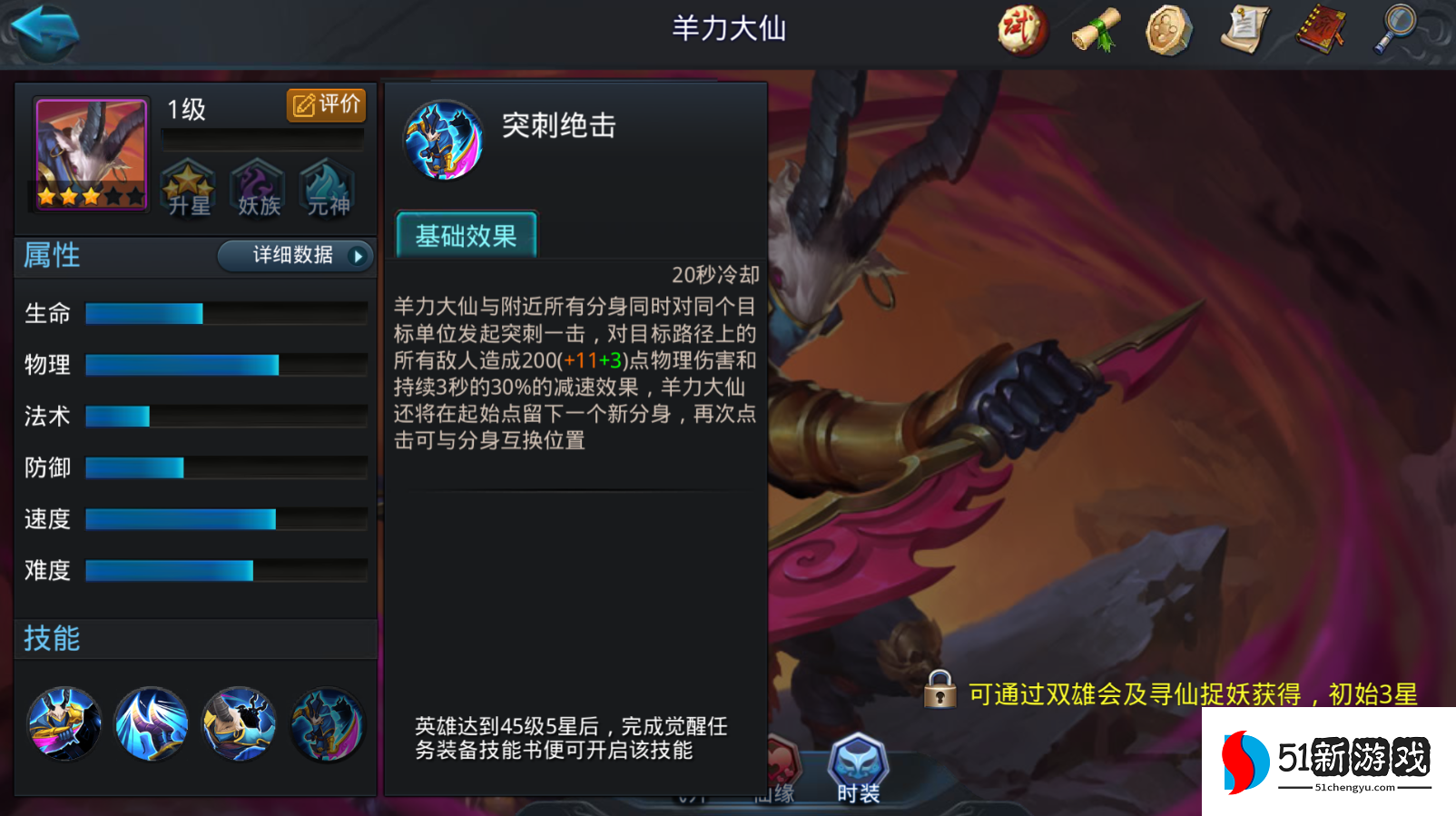The width and height of the screenshot is (1456, 816).
Task: Toggle the 升星 star upgrade option
Action: [x=187, y=186]
